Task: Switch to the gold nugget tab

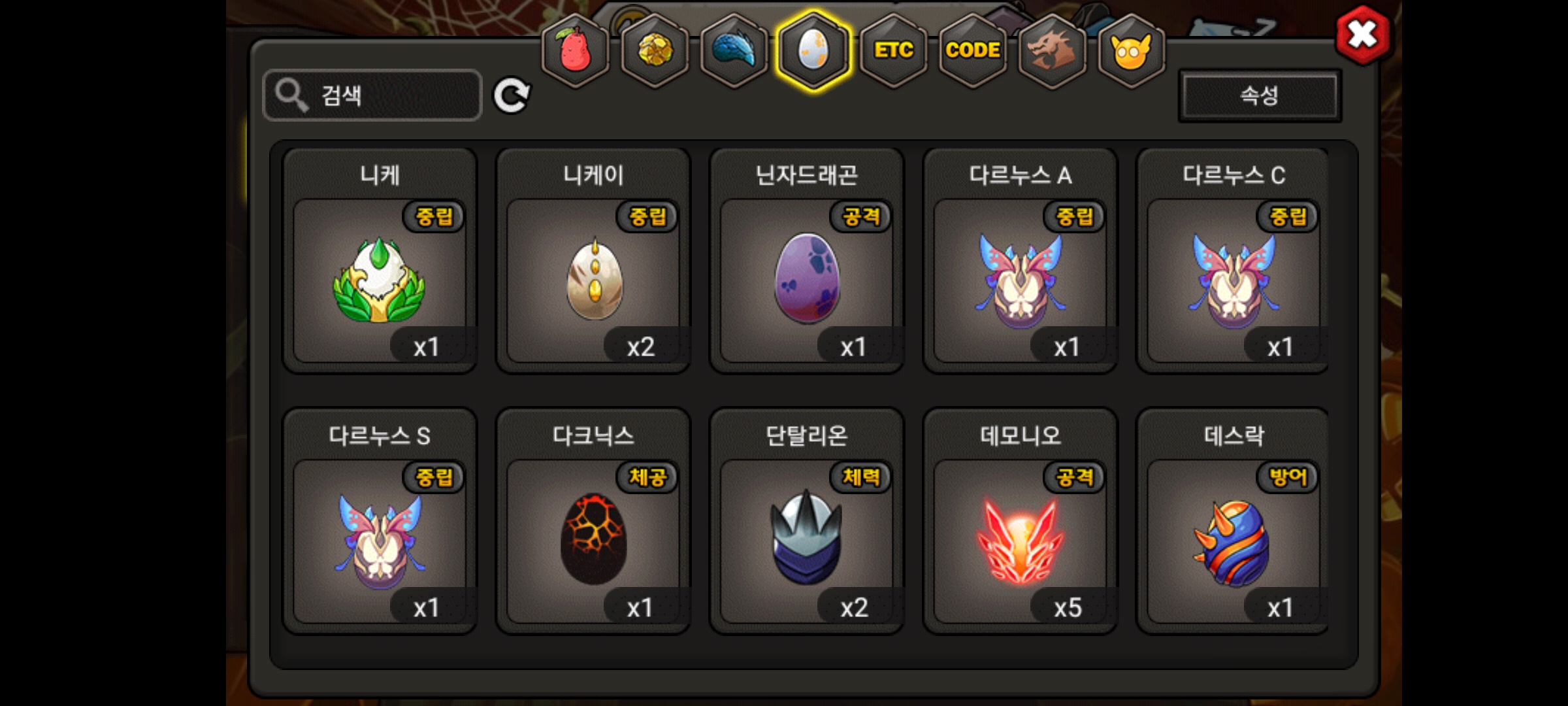Action: [654, 50]
